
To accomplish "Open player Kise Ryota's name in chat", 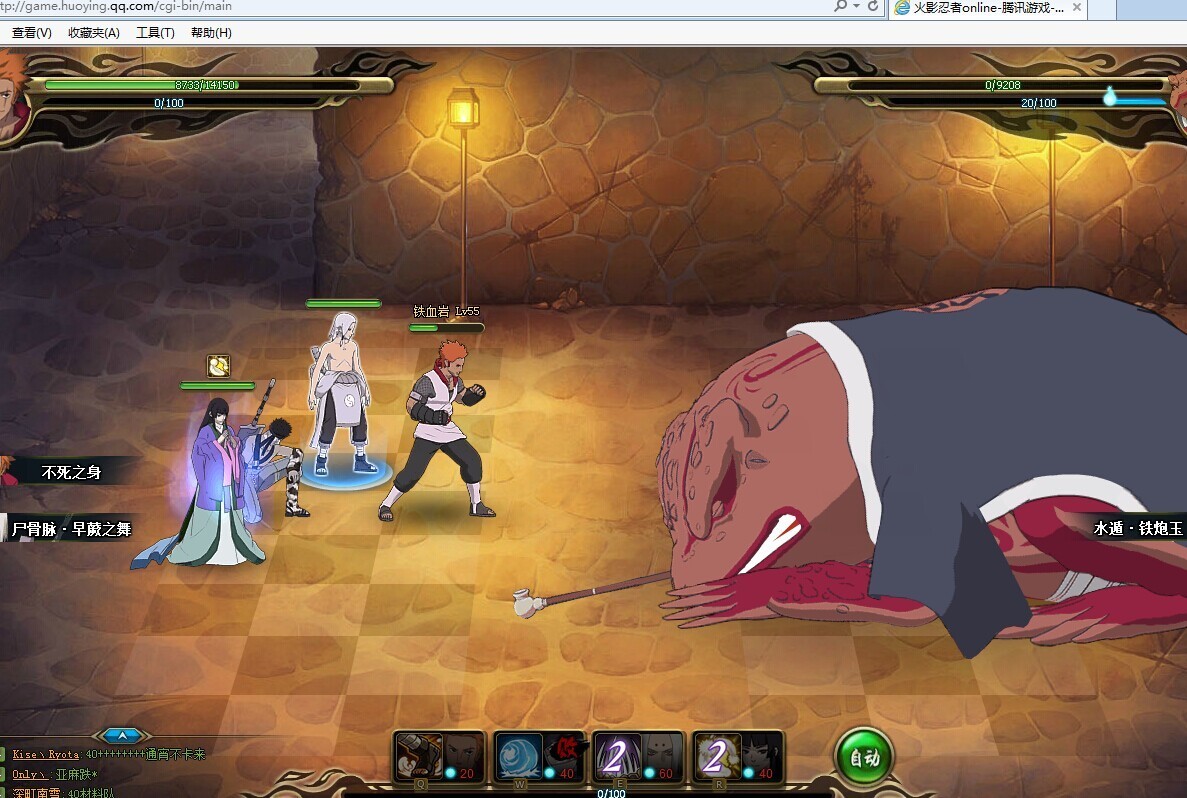I will [x=45, y=755].
